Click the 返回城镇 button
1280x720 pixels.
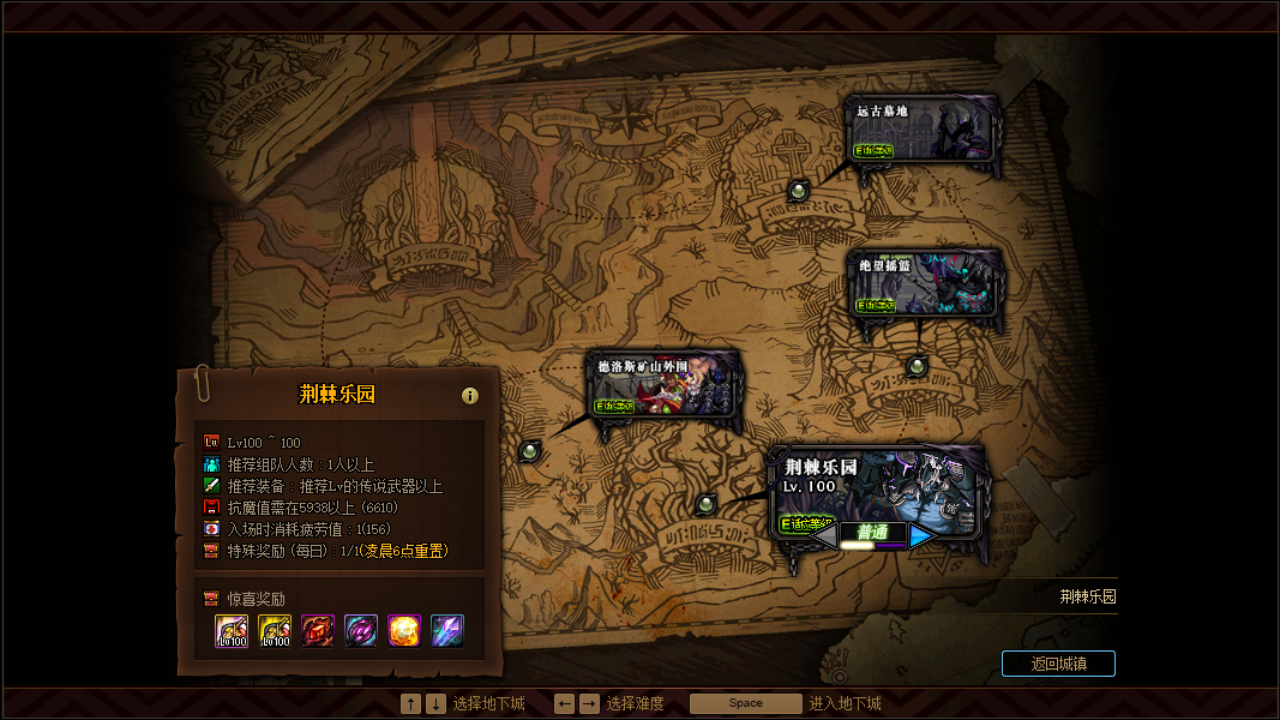pos(1059,663)
